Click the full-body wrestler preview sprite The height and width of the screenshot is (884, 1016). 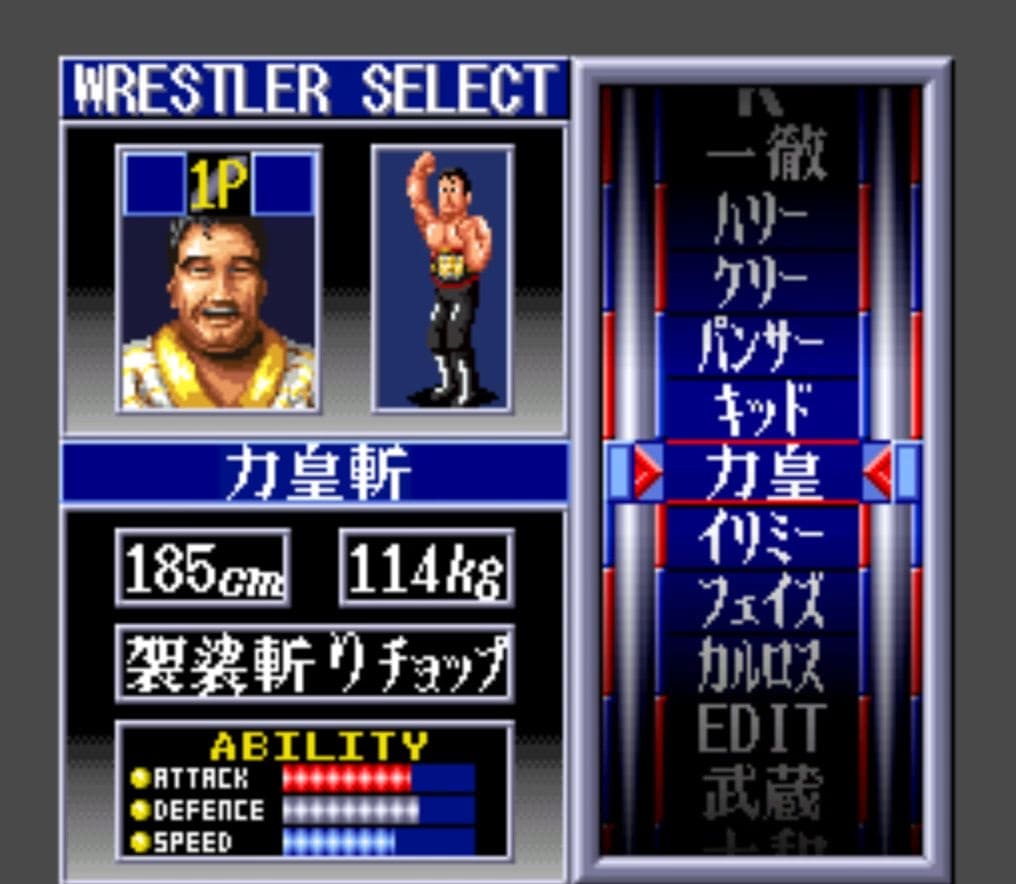pos(443,278)
